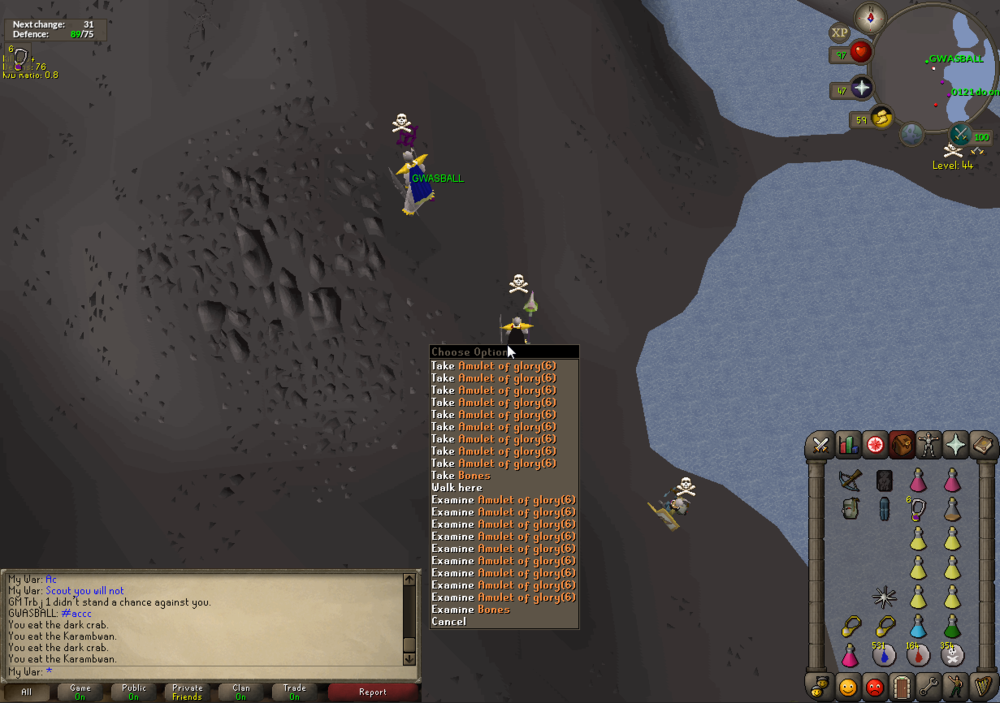1000x703 pixels.
Task: Click the green potion in the inventory
Action: point(952,626)
